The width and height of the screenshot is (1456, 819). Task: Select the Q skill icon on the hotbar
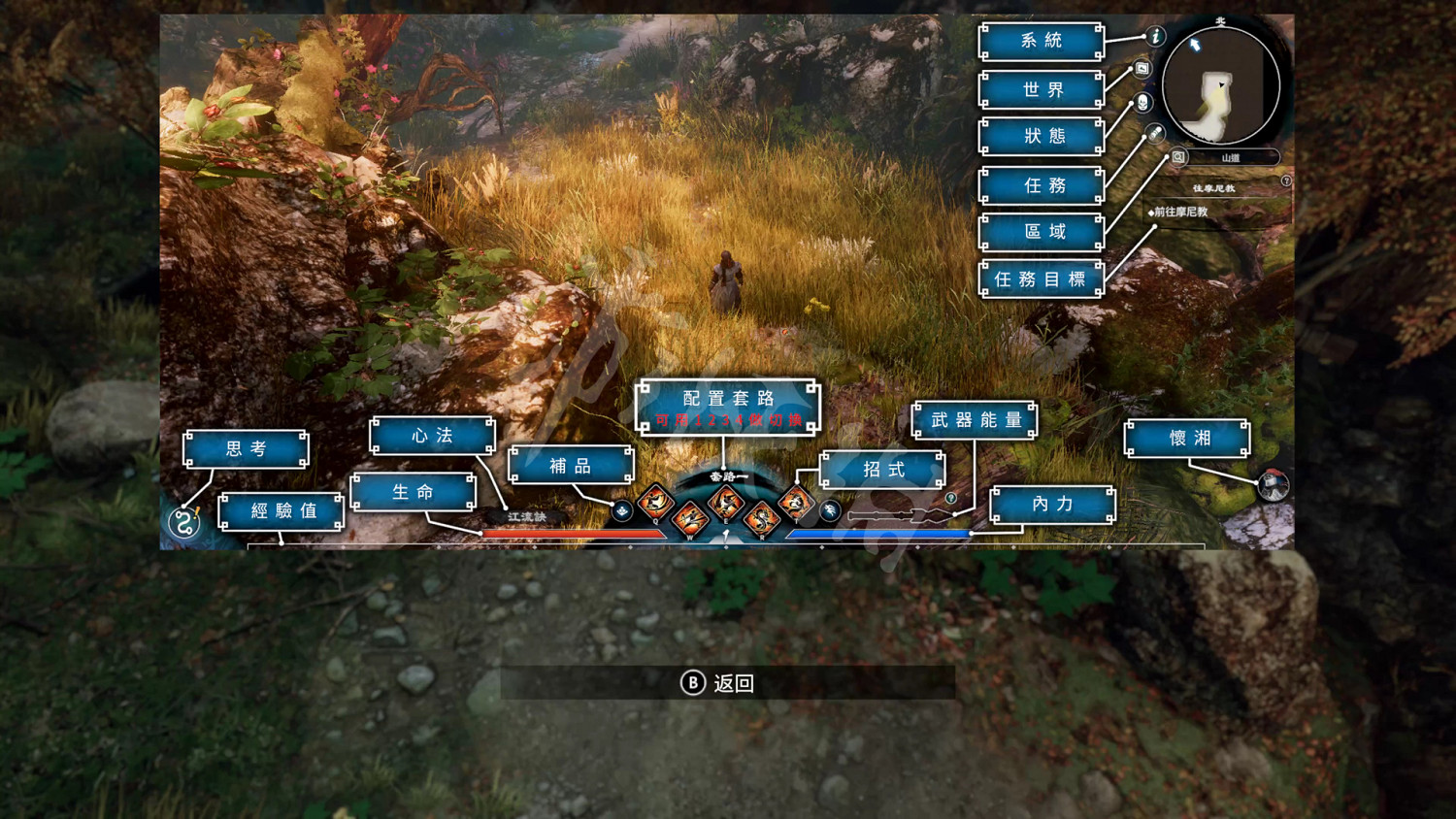tap(656, 504)
